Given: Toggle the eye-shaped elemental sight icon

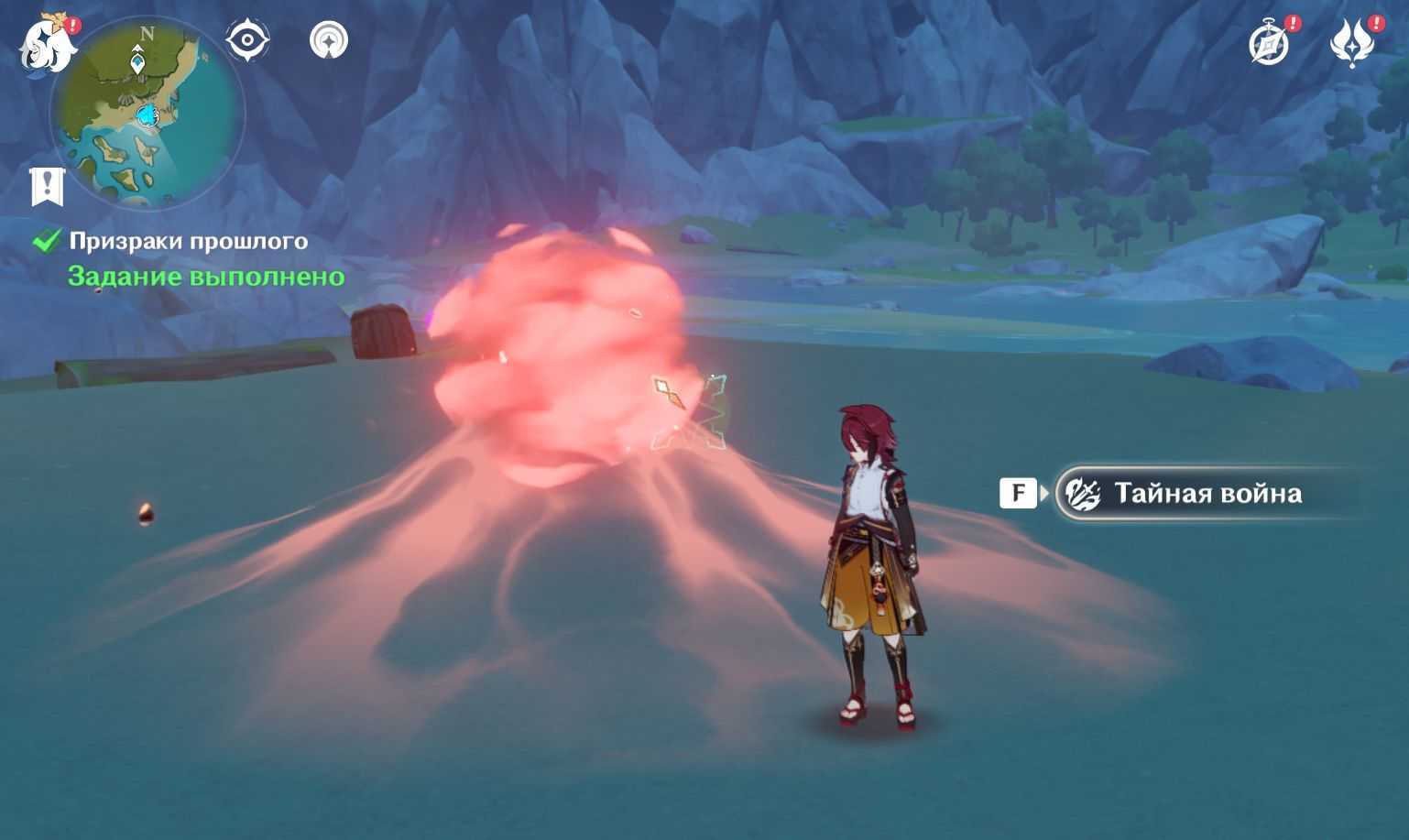Looking at the screenshot, I should tap(247, 41).
